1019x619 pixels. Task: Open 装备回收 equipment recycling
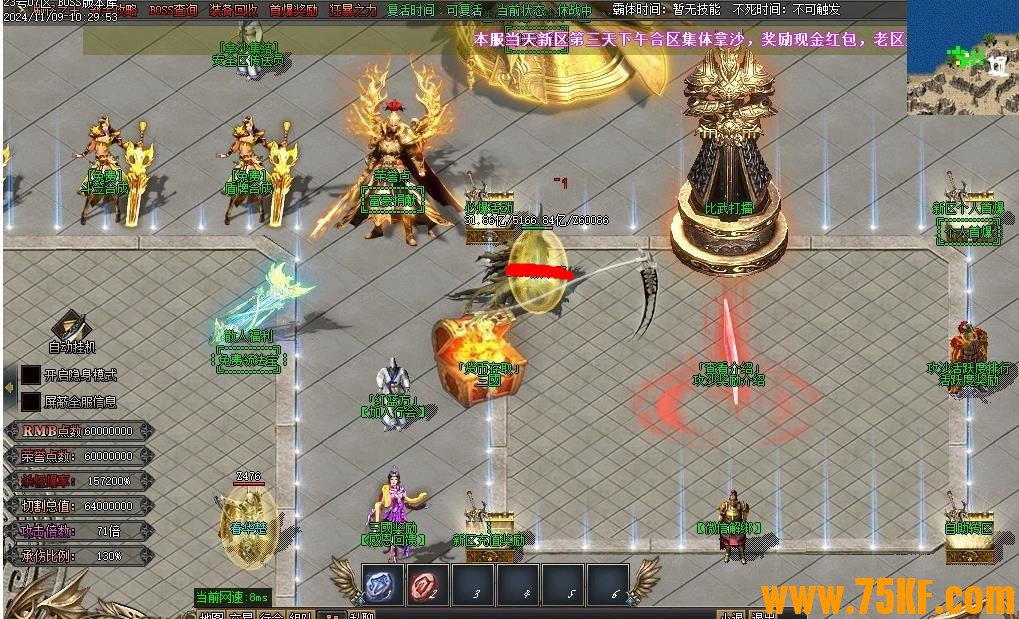232,10
